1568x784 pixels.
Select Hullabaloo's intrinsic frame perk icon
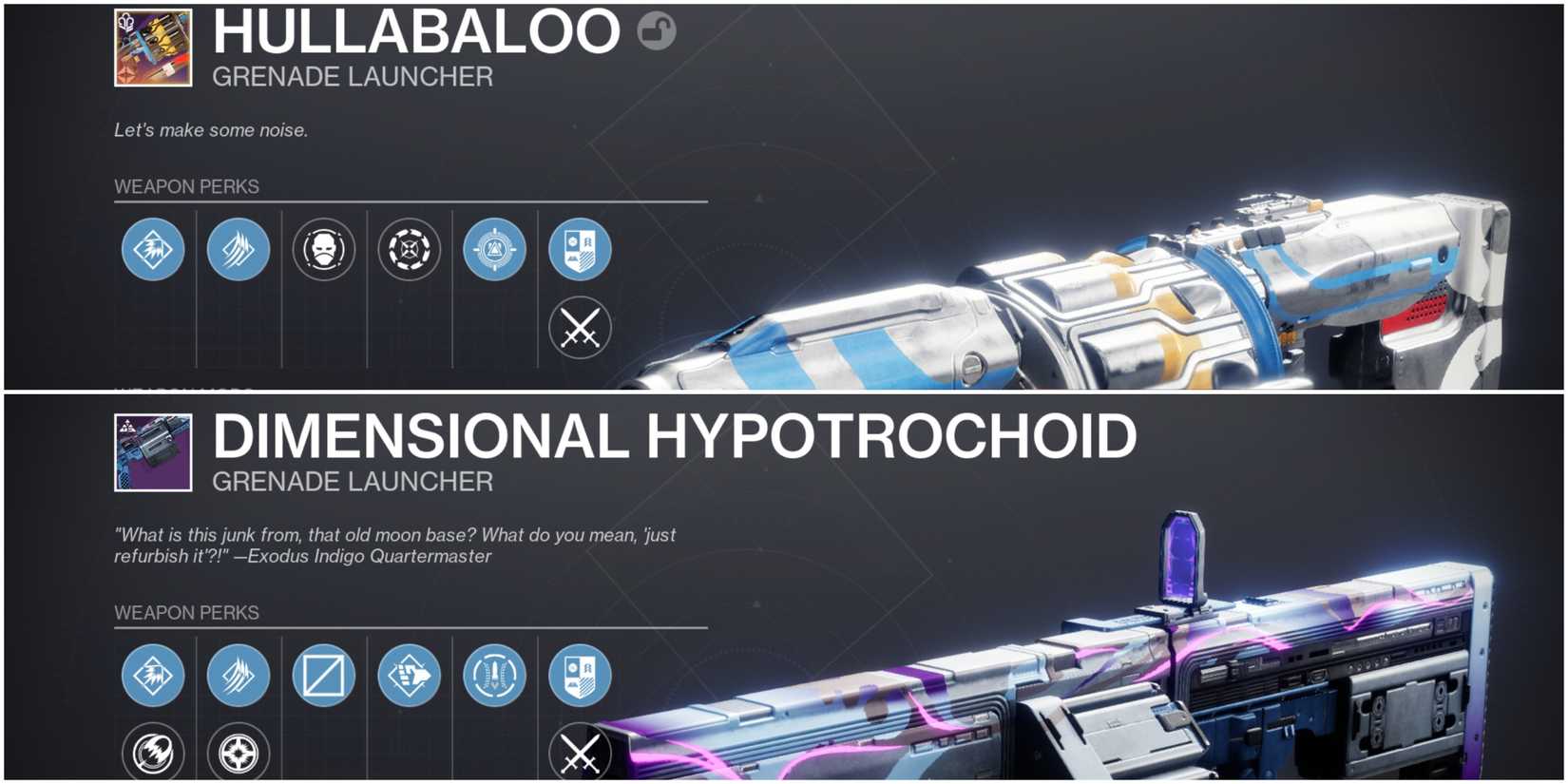152,249
